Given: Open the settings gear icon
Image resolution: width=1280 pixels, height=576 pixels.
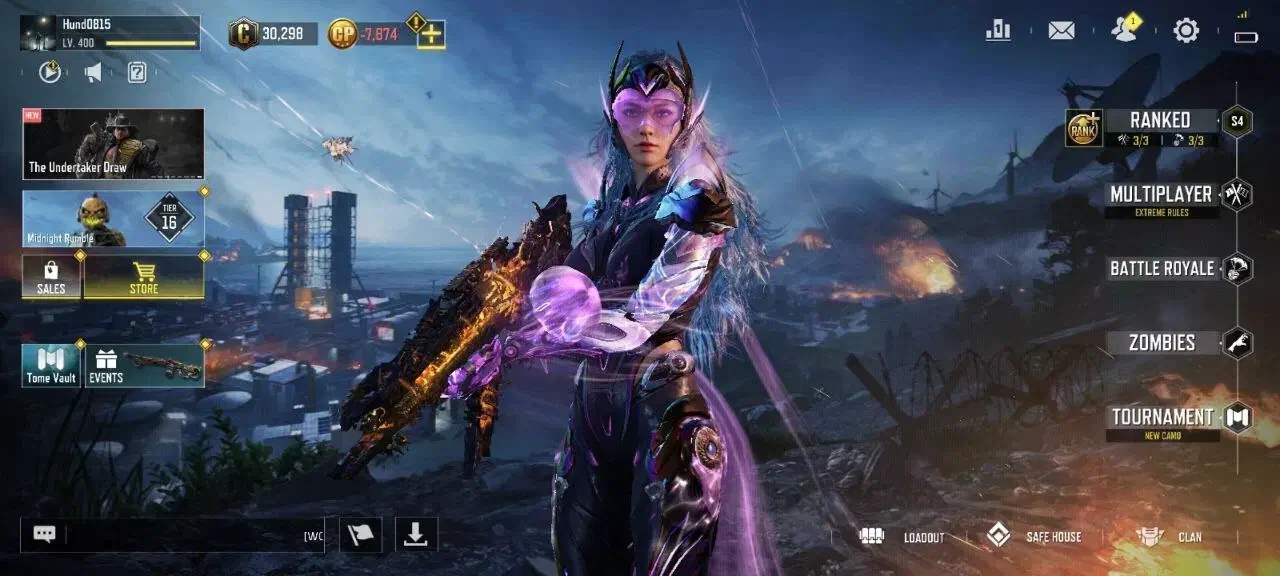Looking at the screenshot, I should pyautogui.click(x=1186, y=30).
